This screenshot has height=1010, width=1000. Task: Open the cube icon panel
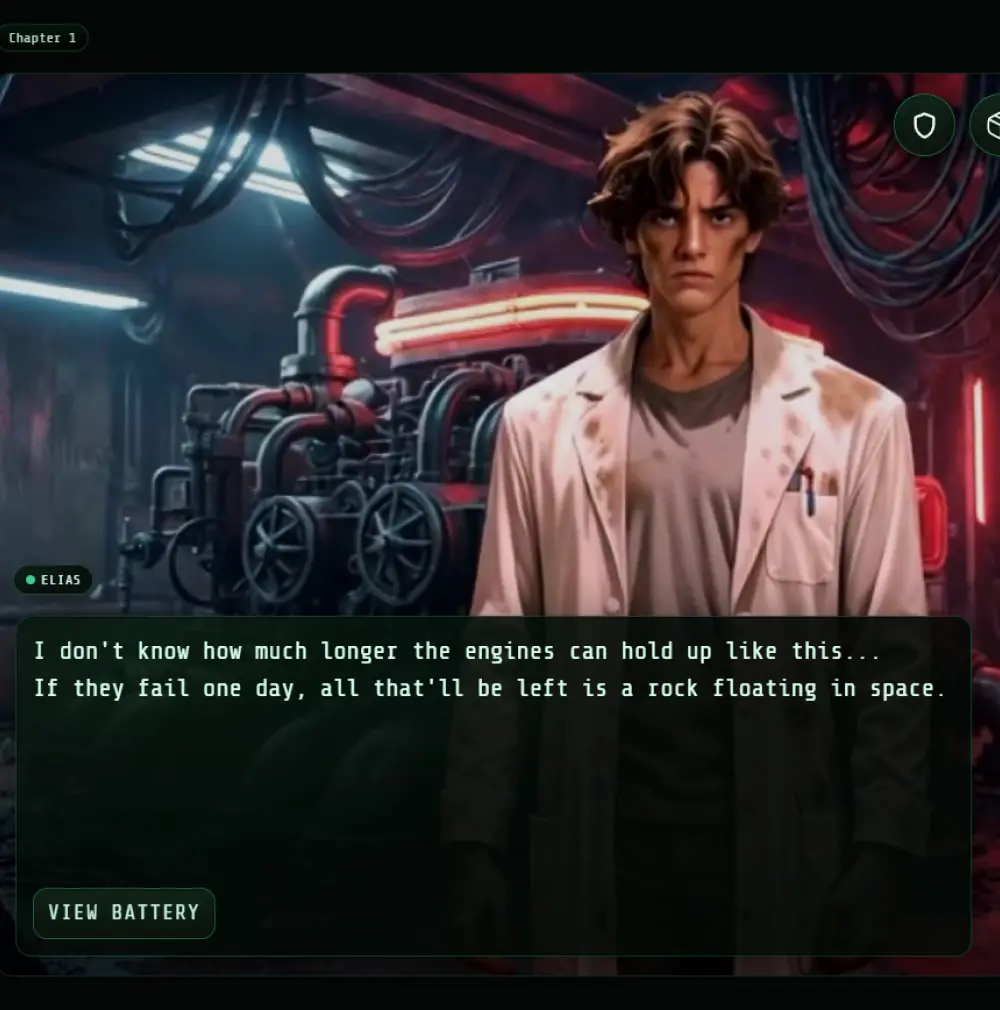point(989,125)
